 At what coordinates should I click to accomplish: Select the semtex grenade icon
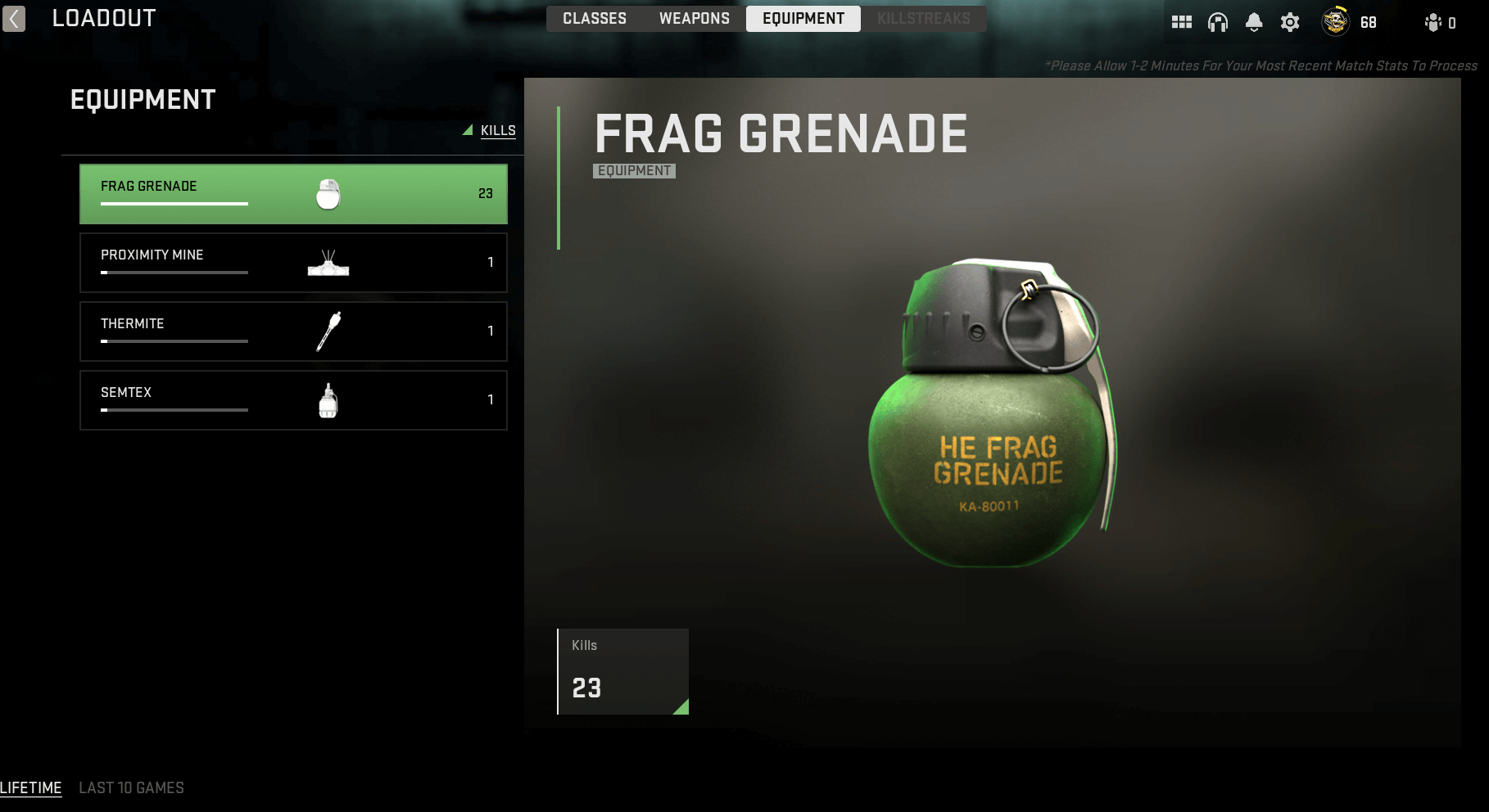pos(328,399)
